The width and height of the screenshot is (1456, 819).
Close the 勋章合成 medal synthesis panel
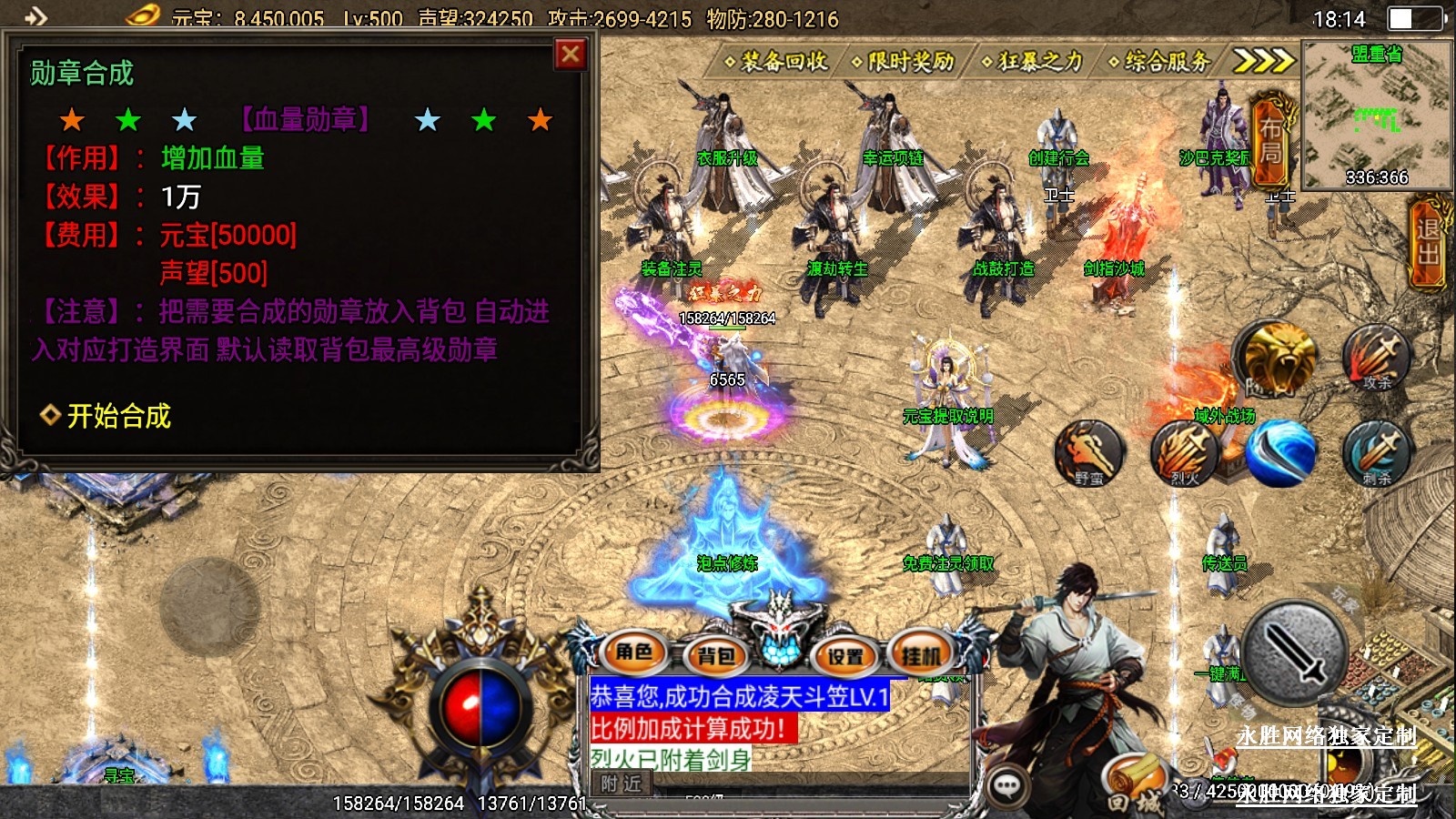click(x=571, y=56)
